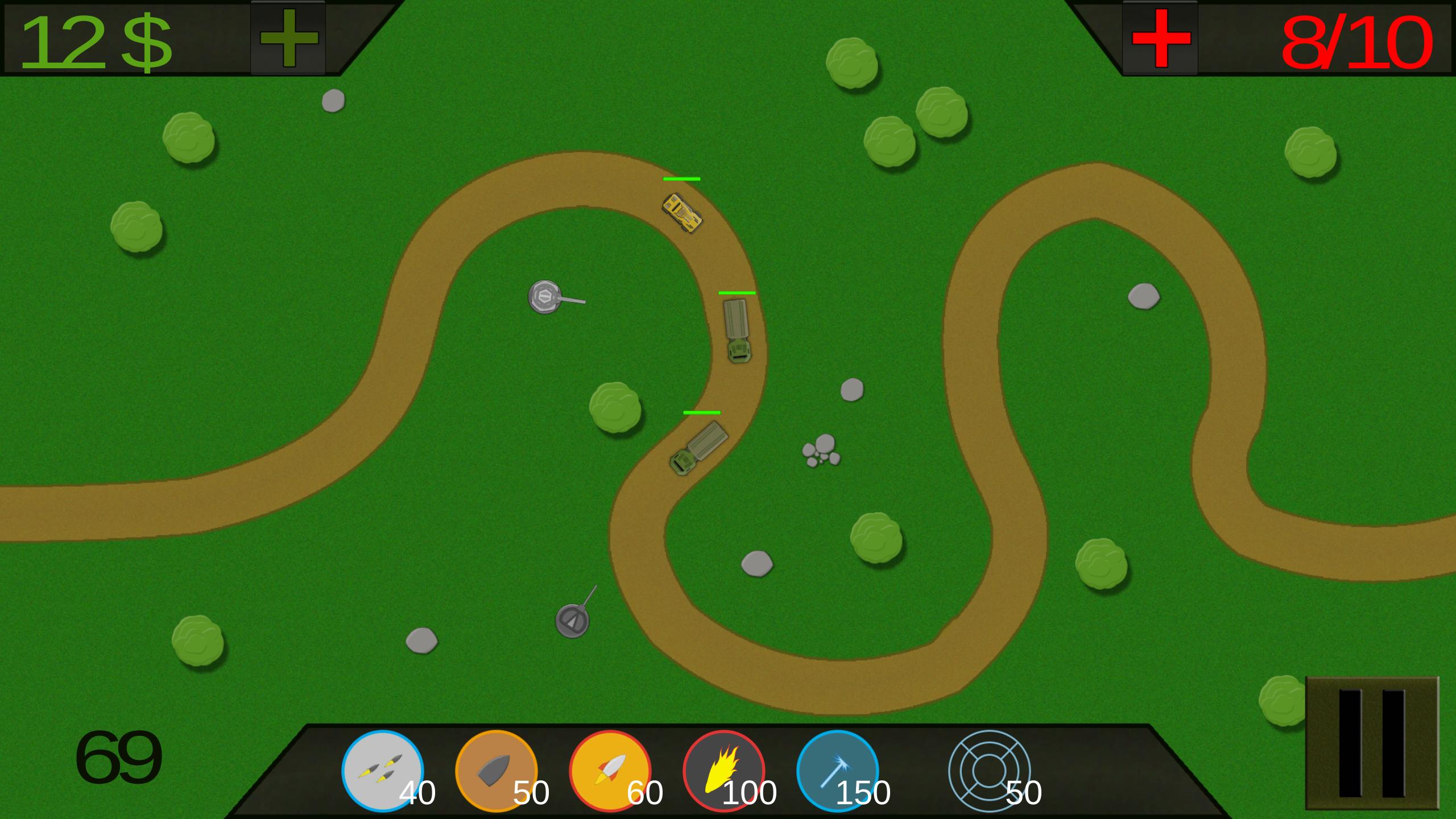The height and width of the screenshot is (819, 1456).
Task: Choose the 50-cost cannon shell tower
Action: click(x=496, y=771)
